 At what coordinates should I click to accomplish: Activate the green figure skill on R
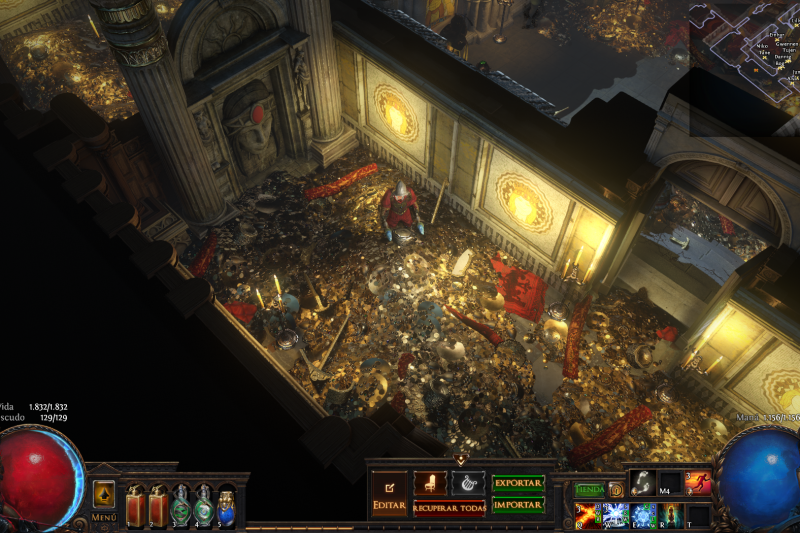pos(671,516)
